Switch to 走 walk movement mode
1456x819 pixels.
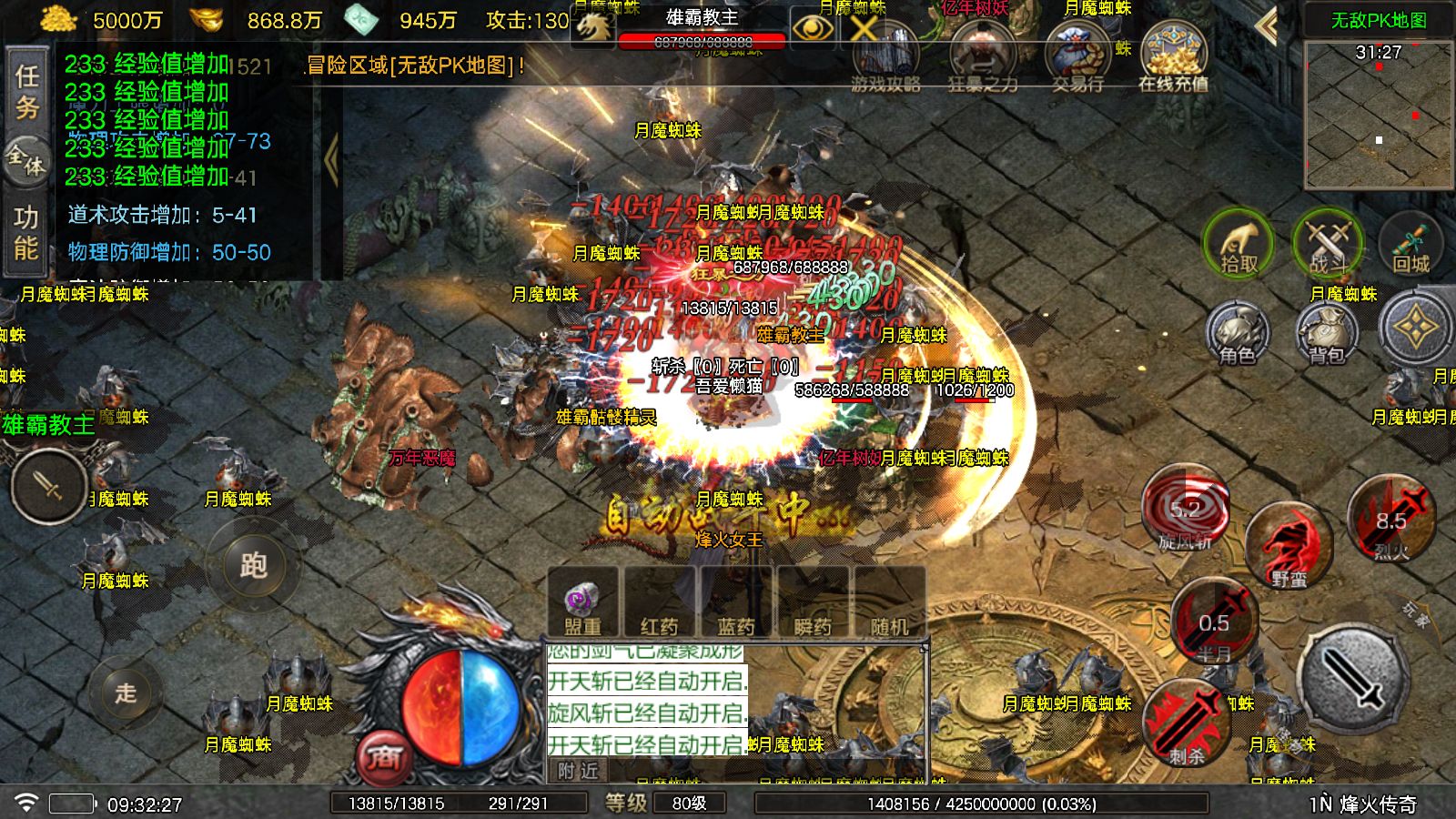126,695
